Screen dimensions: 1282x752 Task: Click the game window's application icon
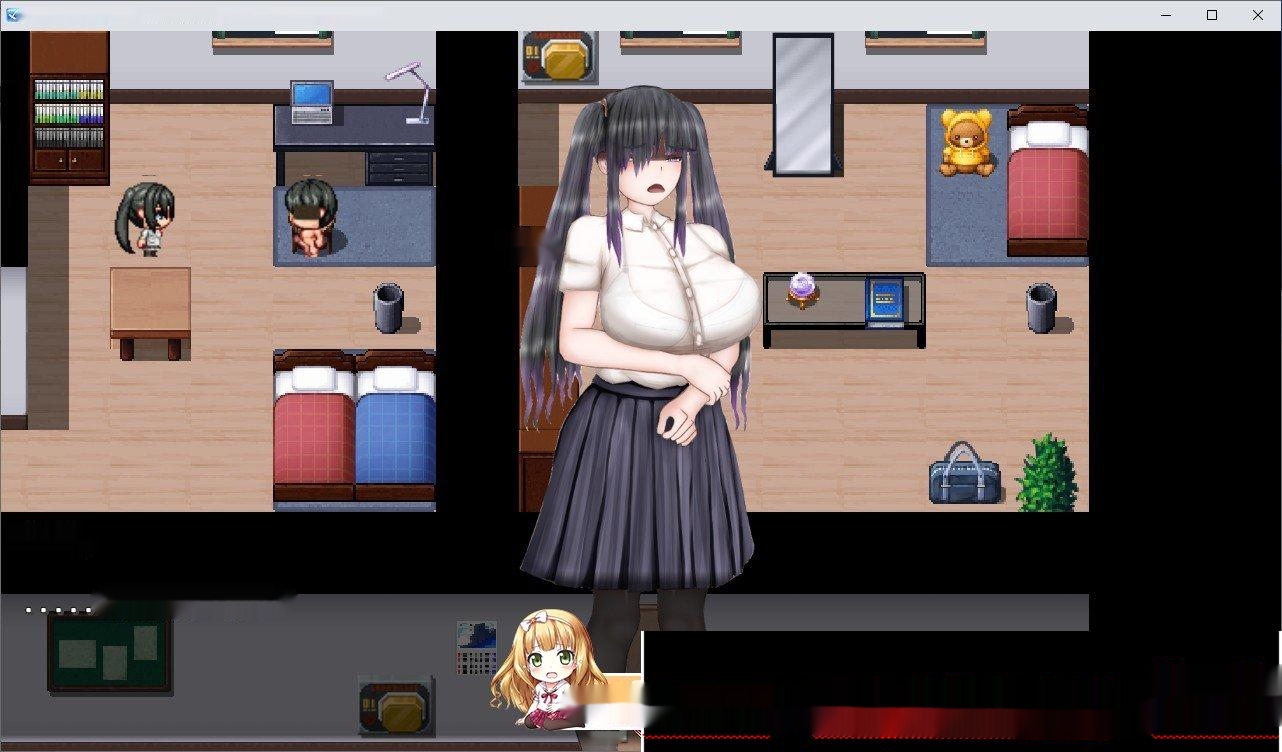[x=13, y=15]
